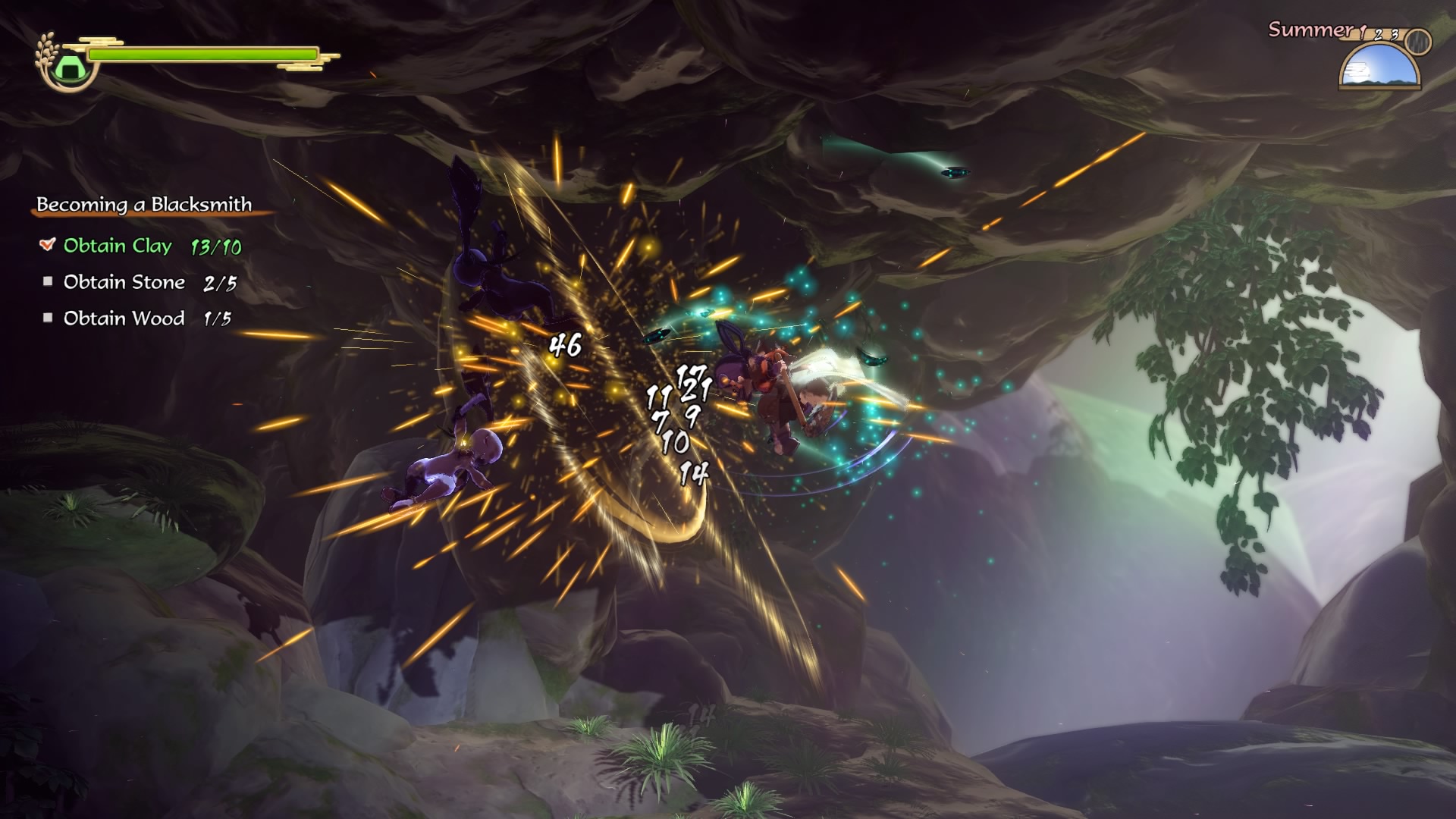Click the onigiri rice ball health icon
This screenshot has width=1456, height=819.
(x=69, y=67)
